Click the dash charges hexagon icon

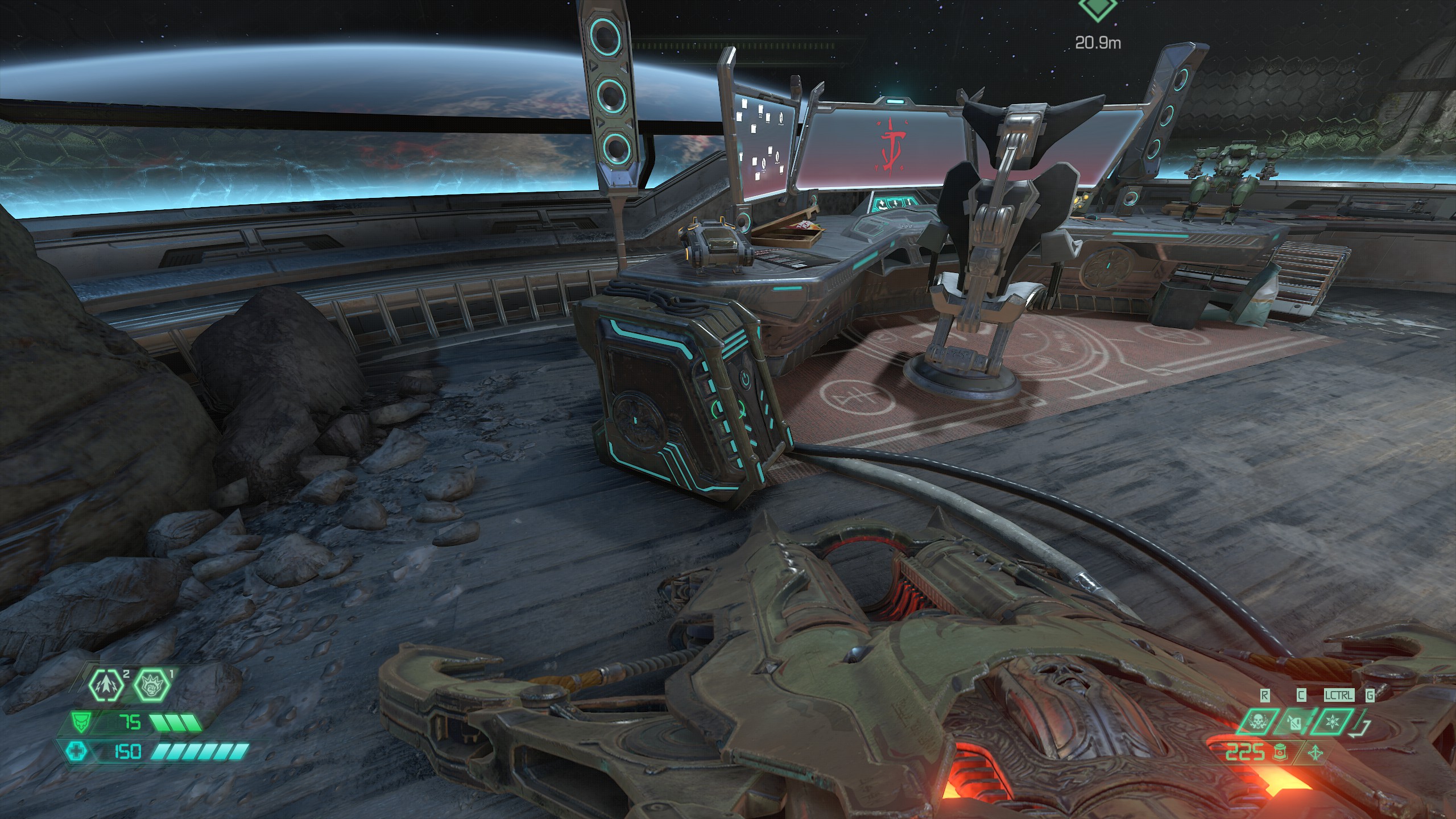click(106, 690)
